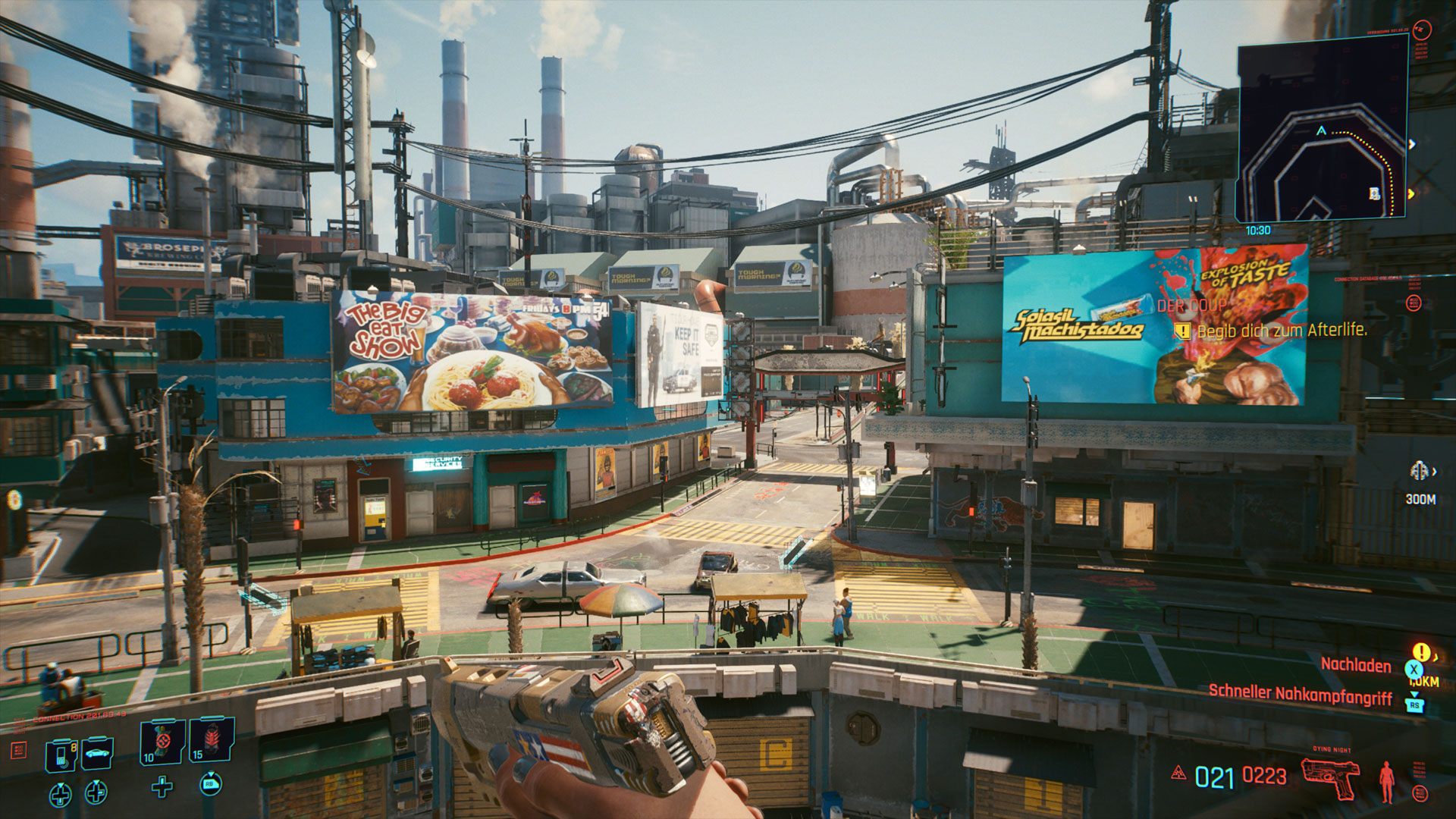1456x819 pixels.
Task: Click the yellow quest marker showing 1,0KM
Action: (1421, 653)
